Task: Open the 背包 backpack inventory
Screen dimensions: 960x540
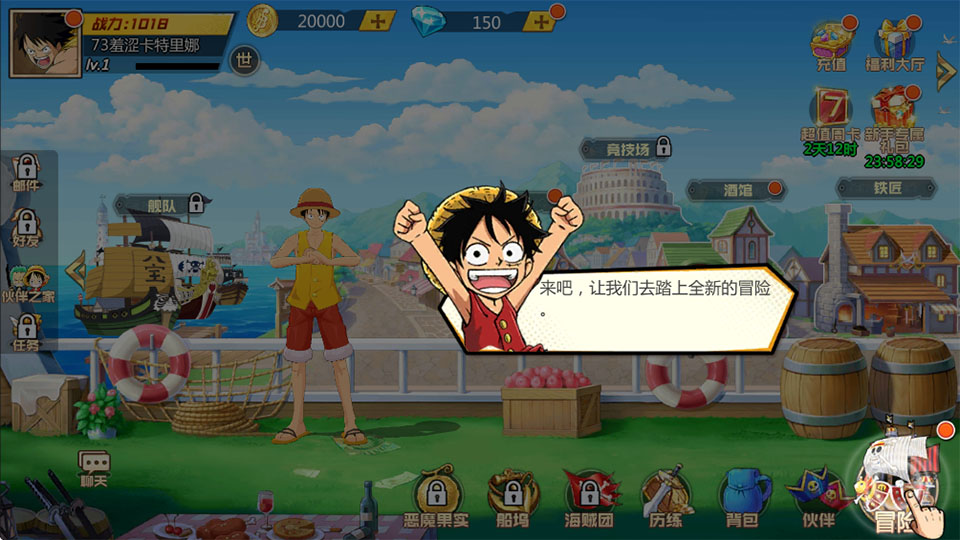Action: 742,497
